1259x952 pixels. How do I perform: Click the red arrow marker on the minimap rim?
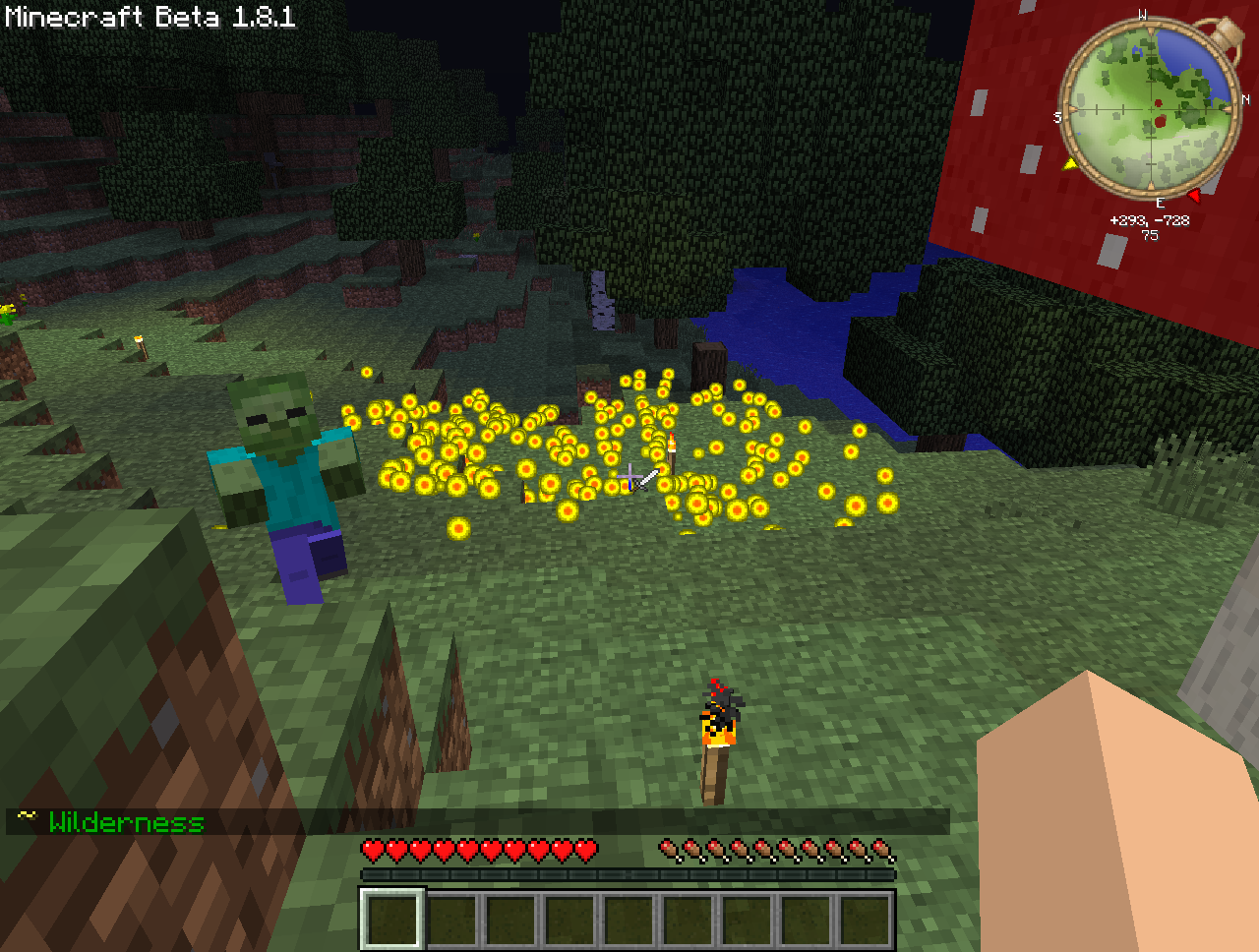click(x=1193, y=196)
